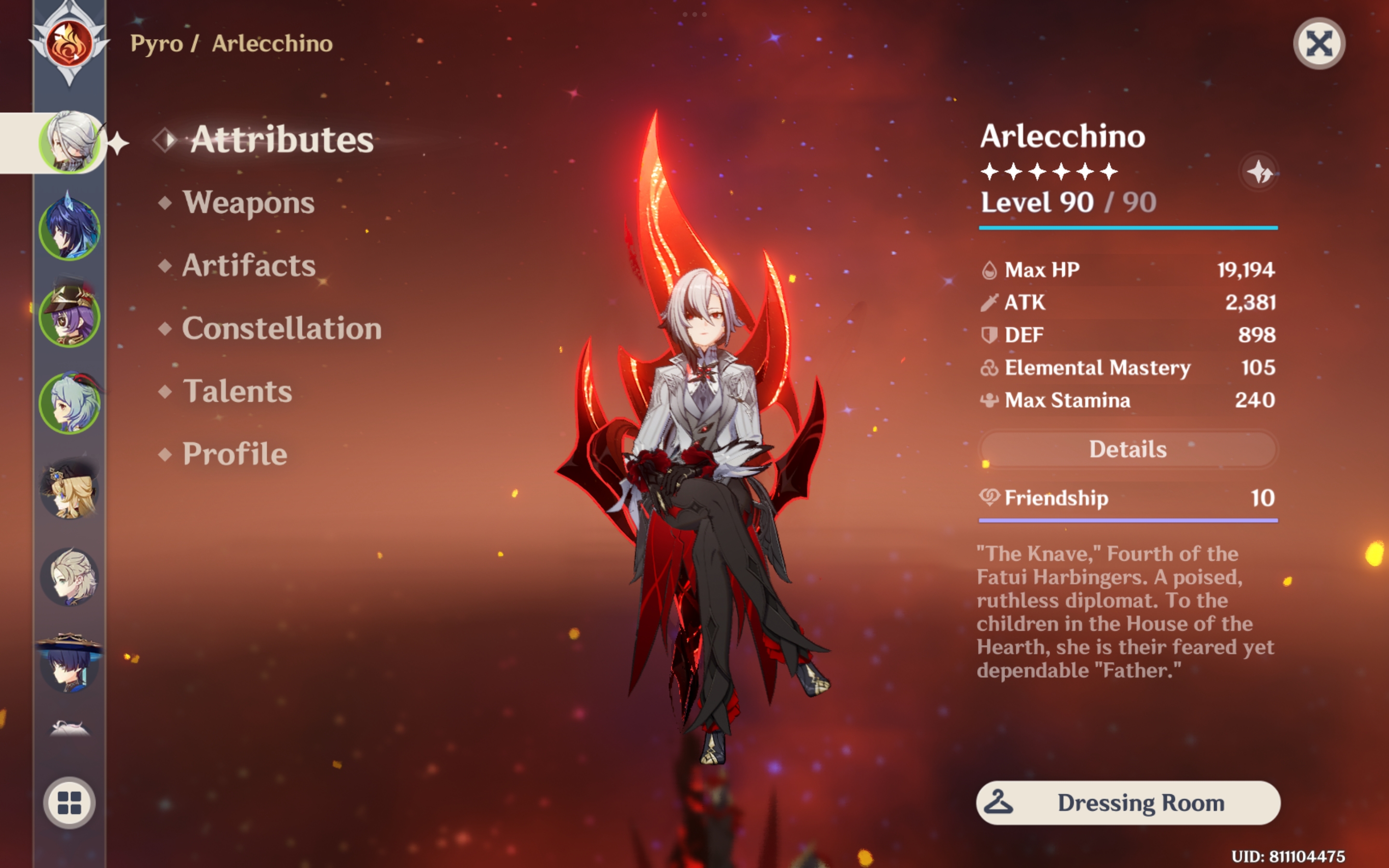
Task: Select Yelan's portrait in the sidebar
Action: 69,228
